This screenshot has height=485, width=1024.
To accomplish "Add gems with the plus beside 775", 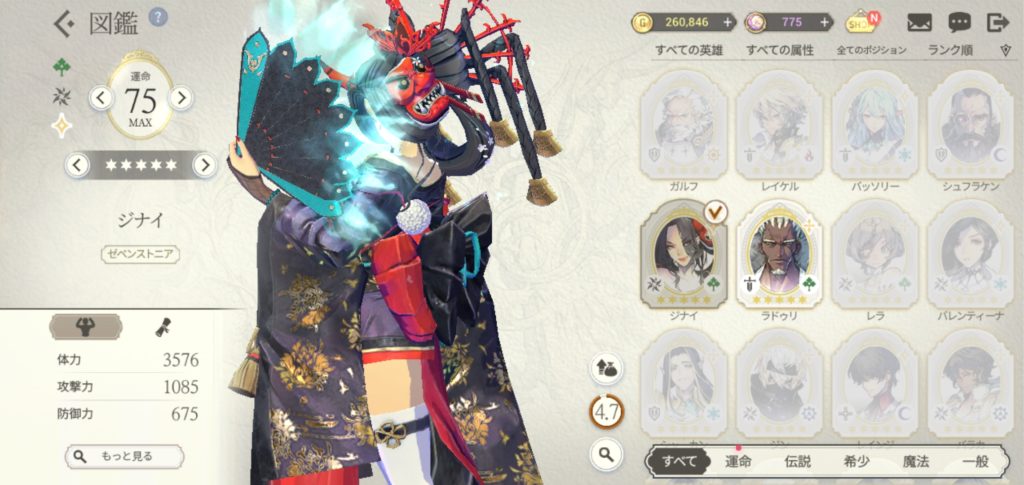I will (825, 22).
